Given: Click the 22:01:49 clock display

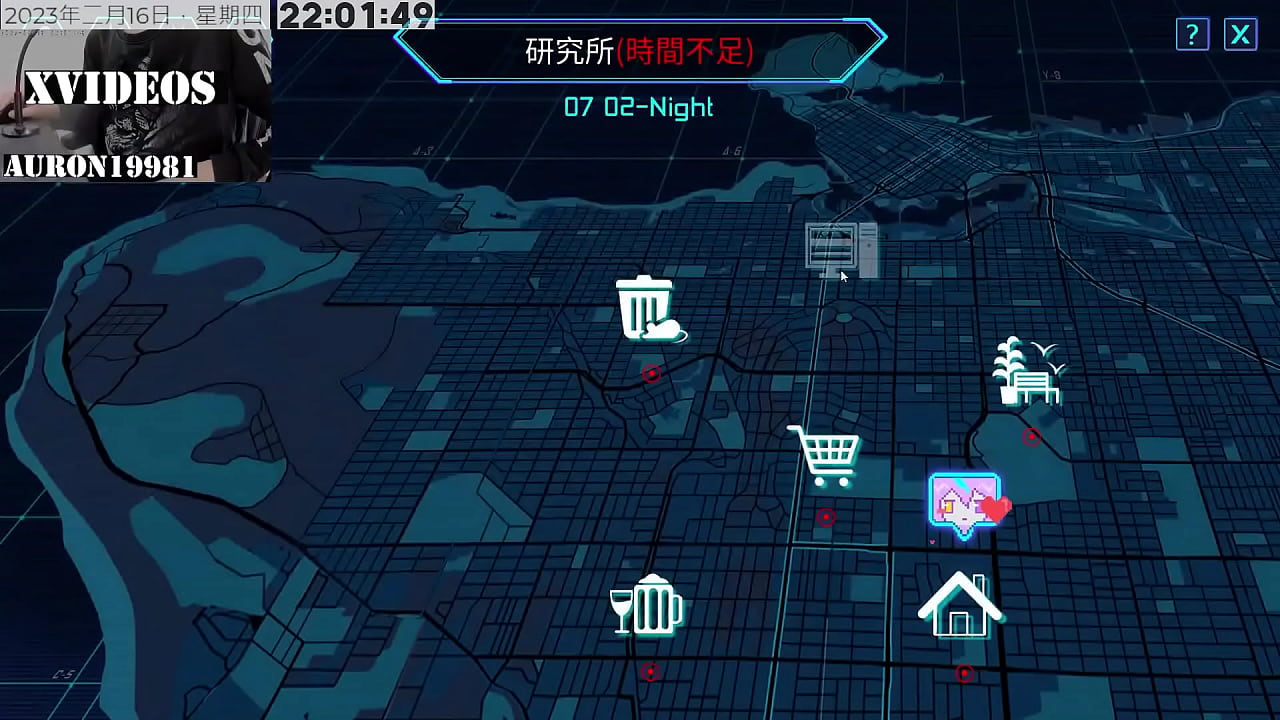Looking at the screenshot, I should 357,16.
